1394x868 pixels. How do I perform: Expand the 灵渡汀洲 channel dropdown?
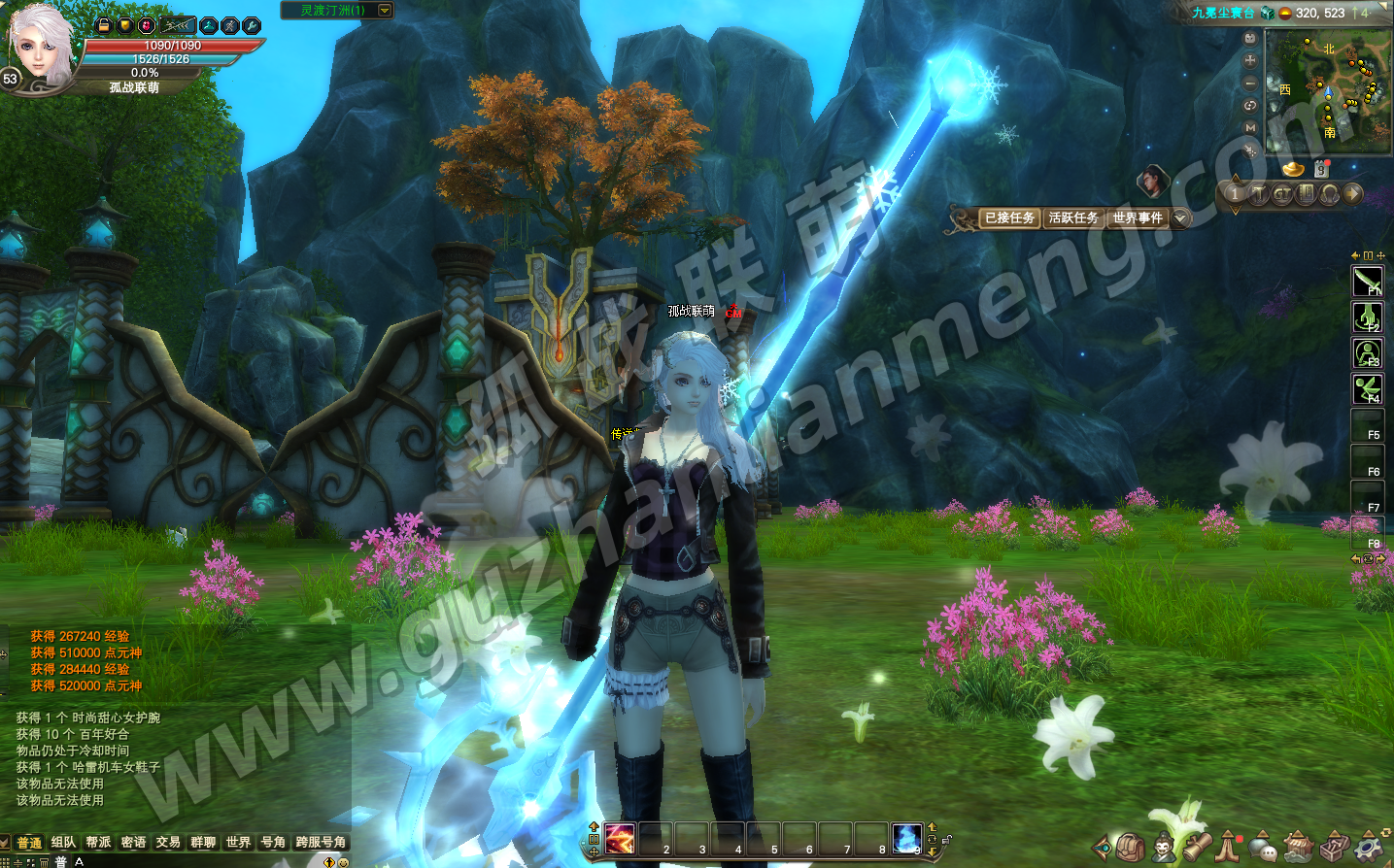pos(386,11)
